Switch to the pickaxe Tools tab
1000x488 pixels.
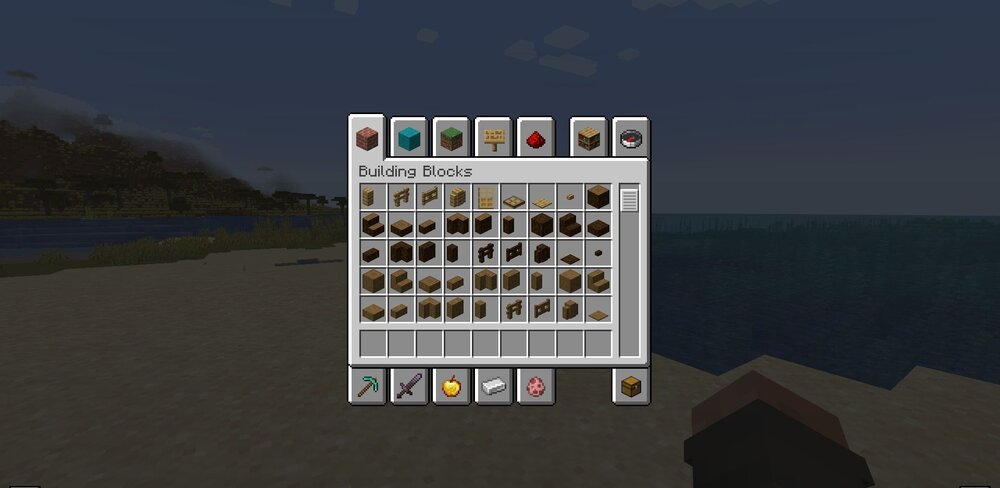coord(367,386)
